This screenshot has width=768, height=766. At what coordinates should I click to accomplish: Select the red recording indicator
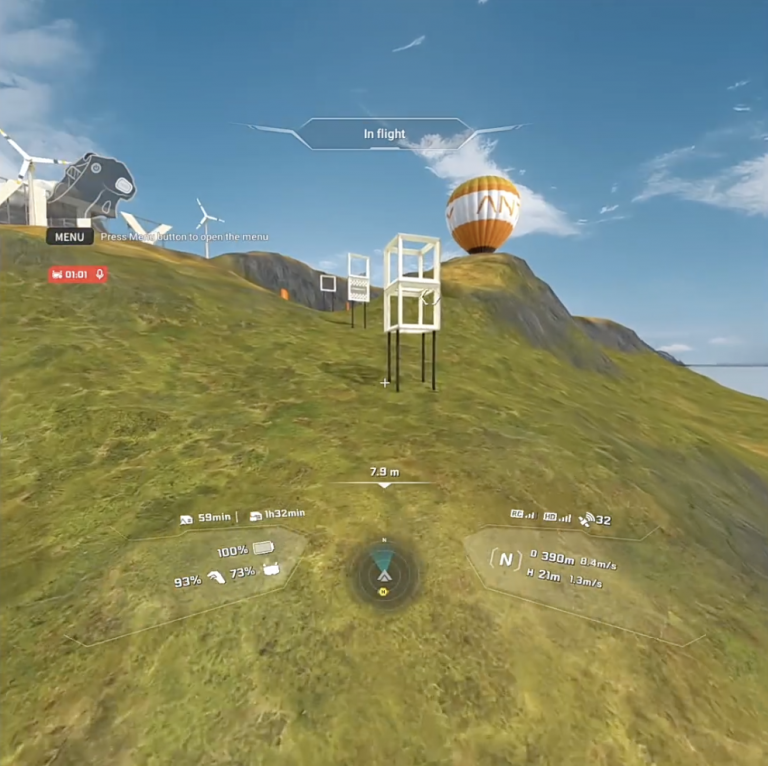77,274
